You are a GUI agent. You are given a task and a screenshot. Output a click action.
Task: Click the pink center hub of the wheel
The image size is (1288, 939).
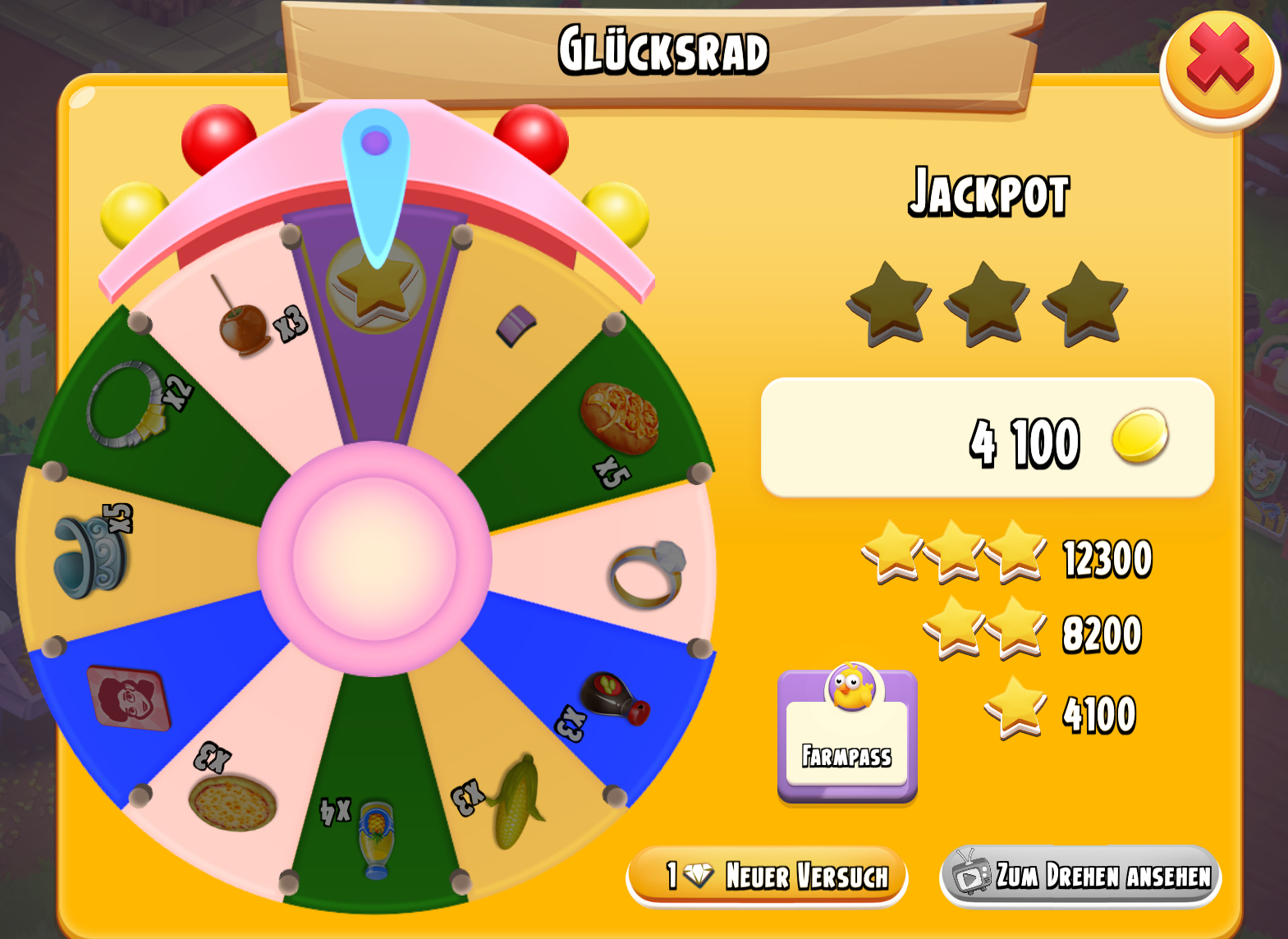374,558
